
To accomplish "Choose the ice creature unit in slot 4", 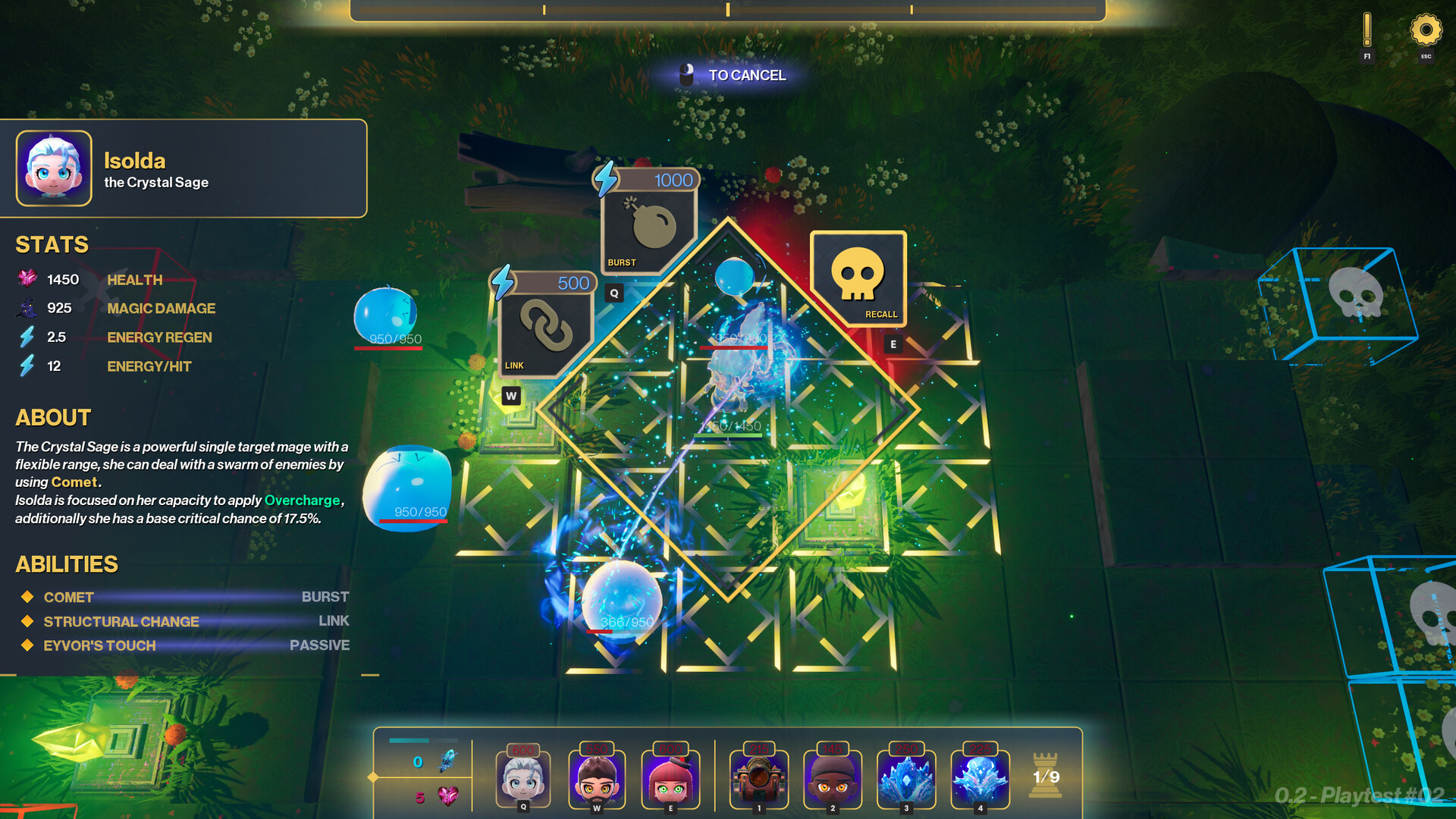I will coord(980,777).
